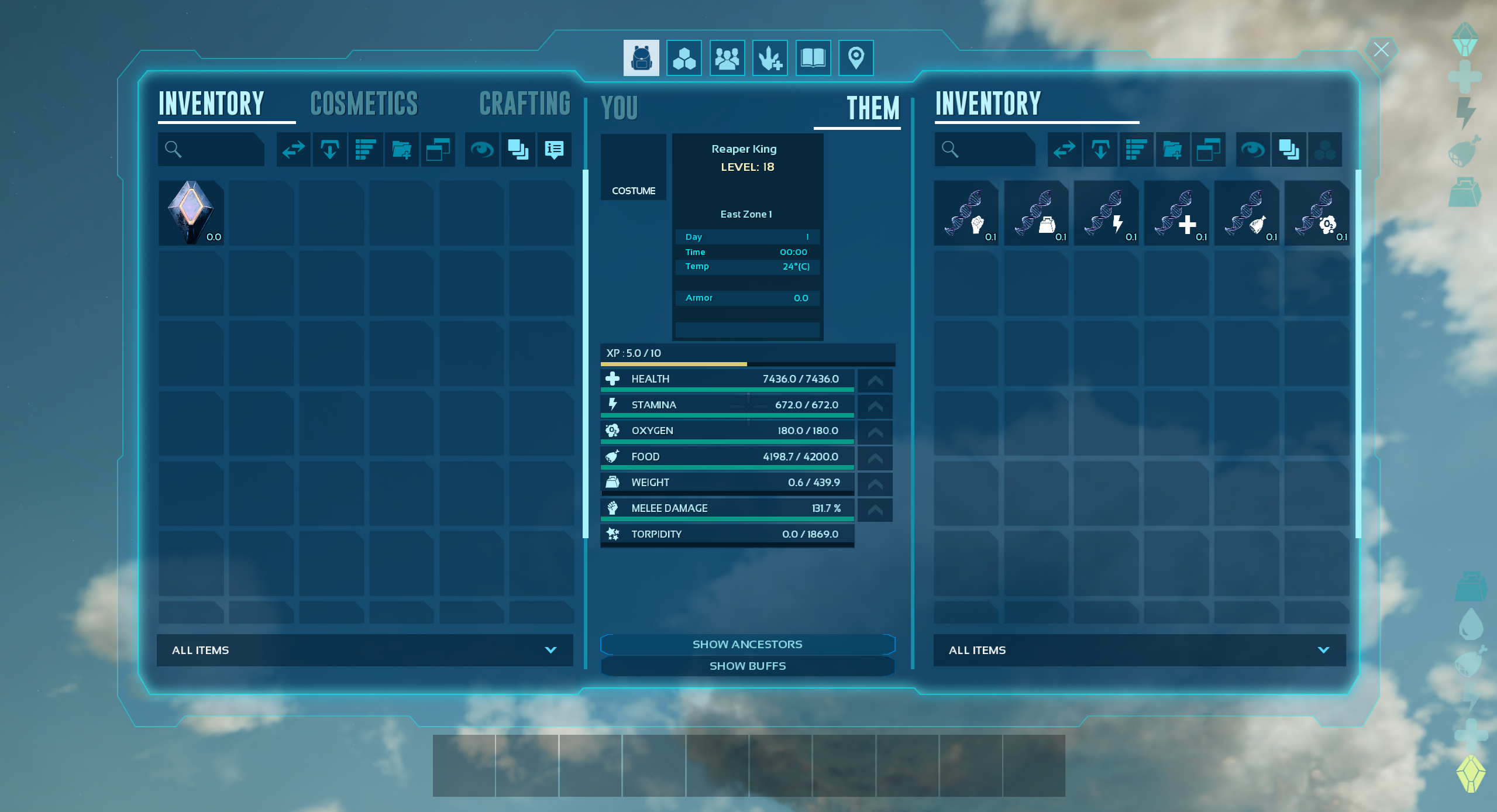The width and height of the screenshot is (1497, 812).
Task: Pick the melee damage DNA item
Action: point(966,213)
